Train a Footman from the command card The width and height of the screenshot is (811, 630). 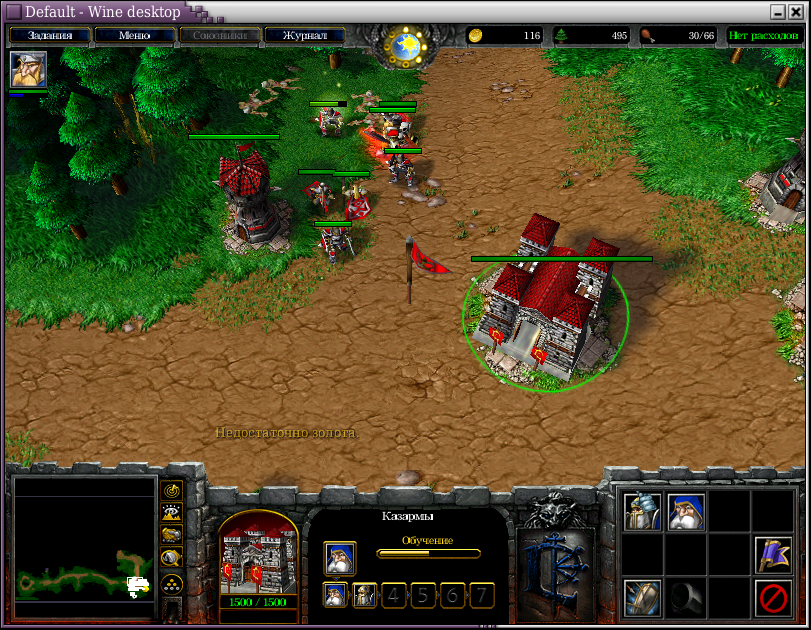642,512
